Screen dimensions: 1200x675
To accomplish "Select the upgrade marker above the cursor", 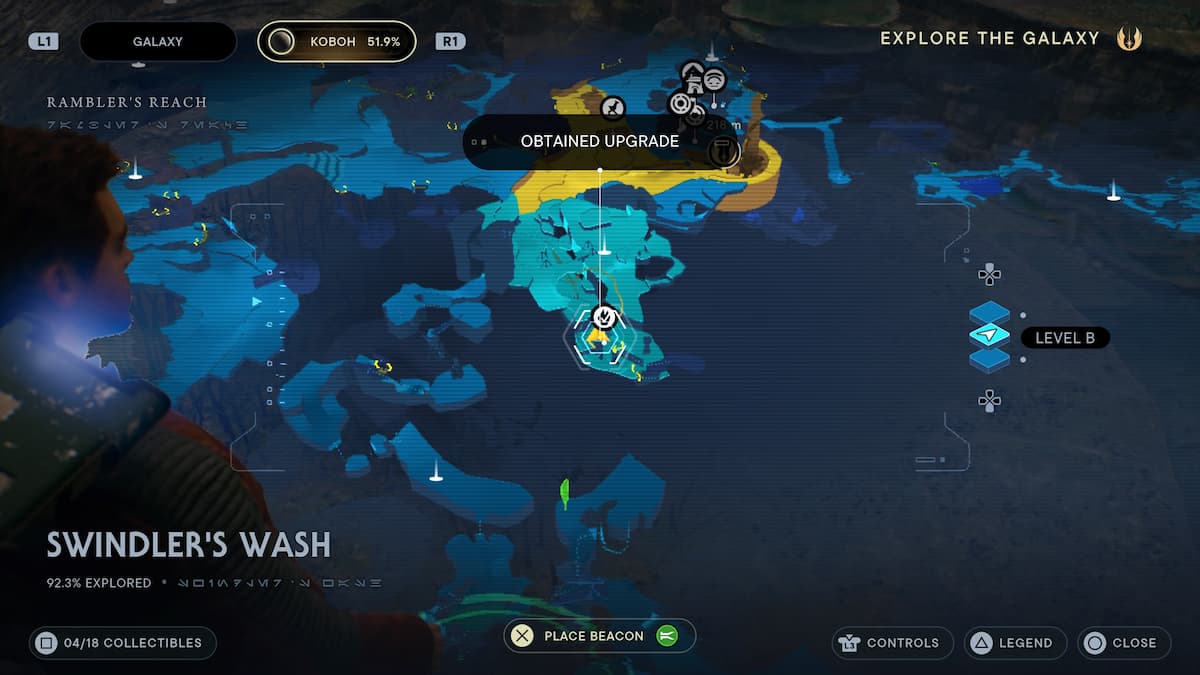I will click(603, 318).
